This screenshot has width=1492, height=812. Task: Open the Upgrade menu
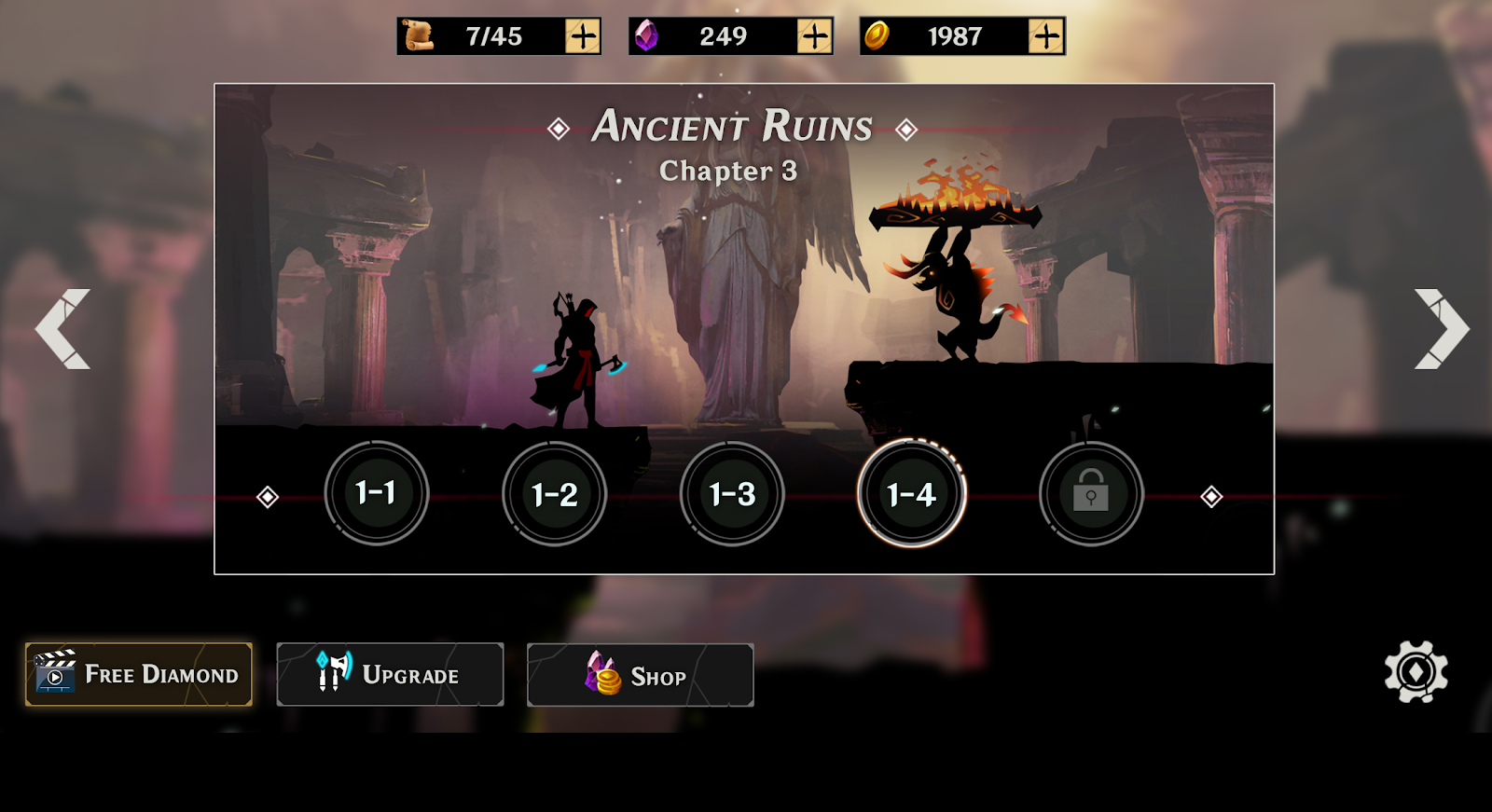coord(390,674)
